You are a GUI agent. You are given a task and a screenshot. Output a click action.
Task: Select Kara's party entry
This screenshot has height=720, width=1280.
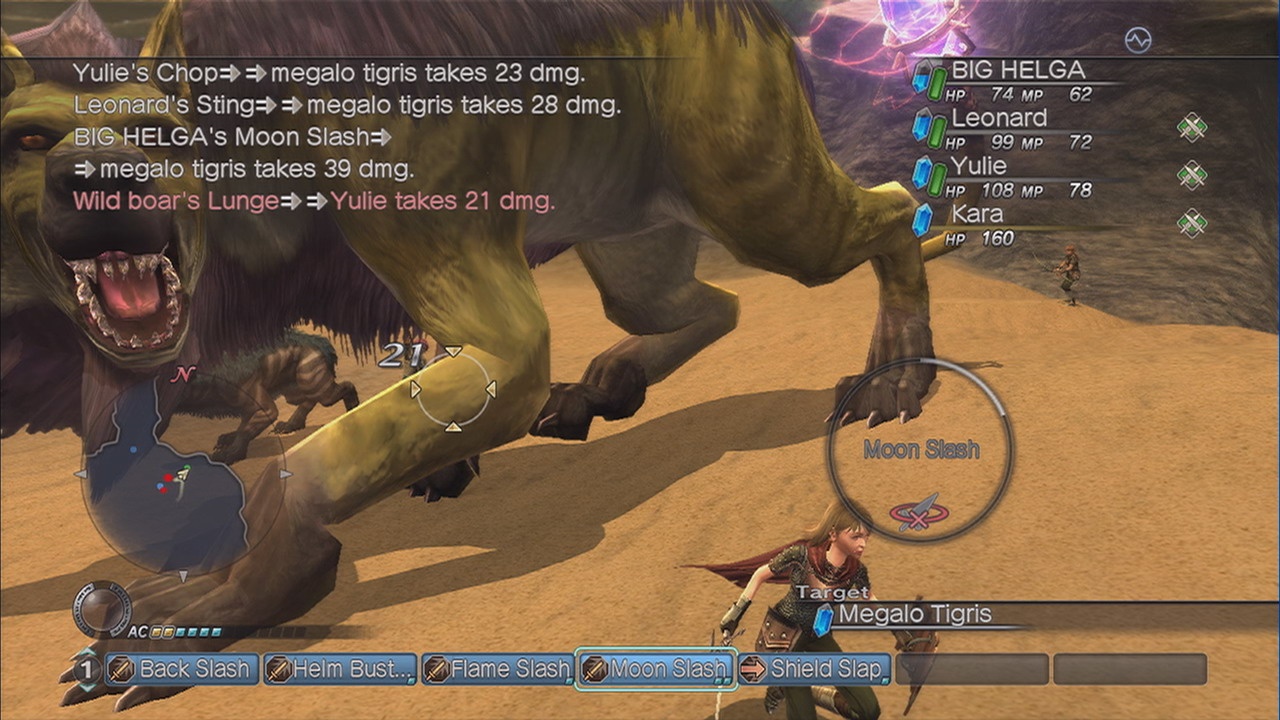click(976, 214)
